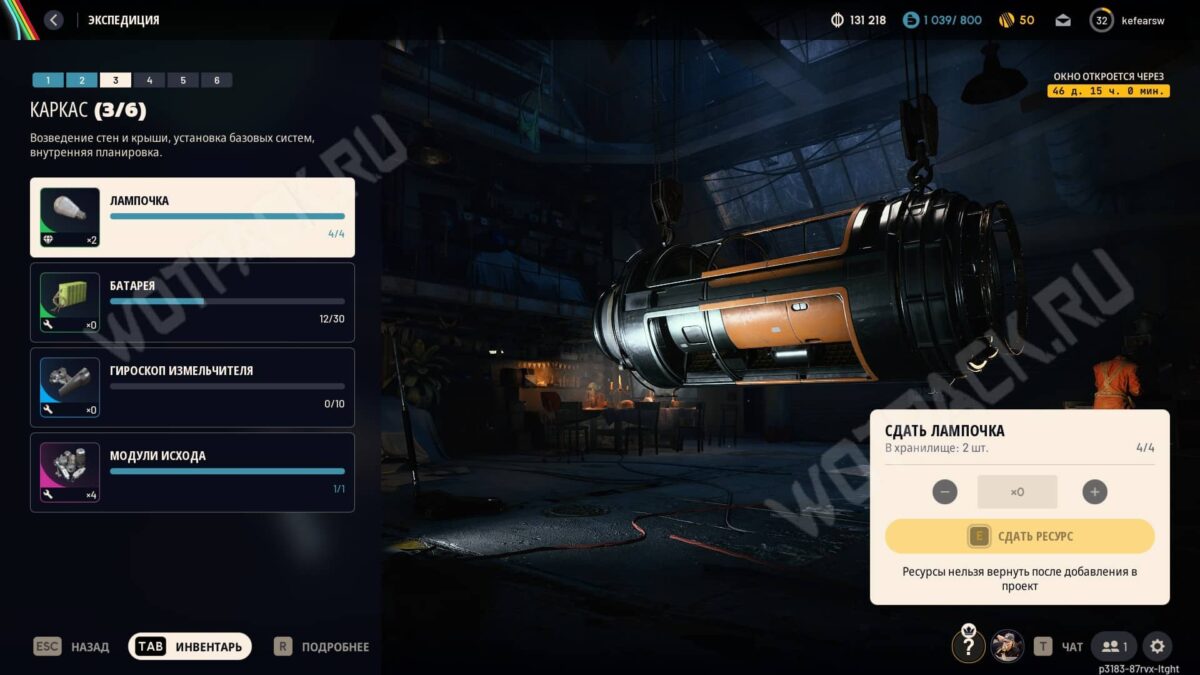Open stage tab 6
The width and height of the screenshot is (1200, 675).
(x=216, y=80)
